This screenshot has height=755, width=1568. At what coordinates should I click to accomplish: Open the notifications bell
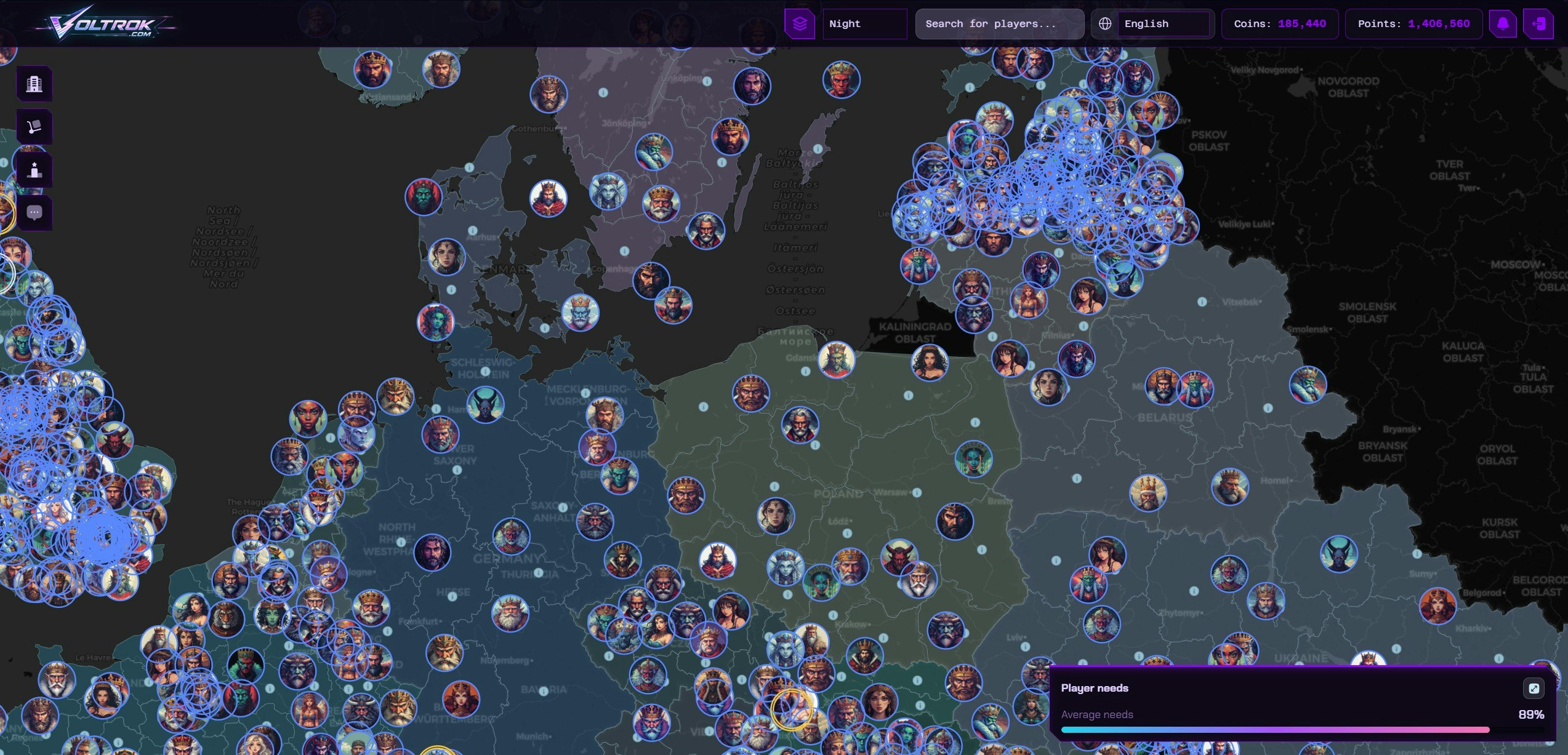1503,23
